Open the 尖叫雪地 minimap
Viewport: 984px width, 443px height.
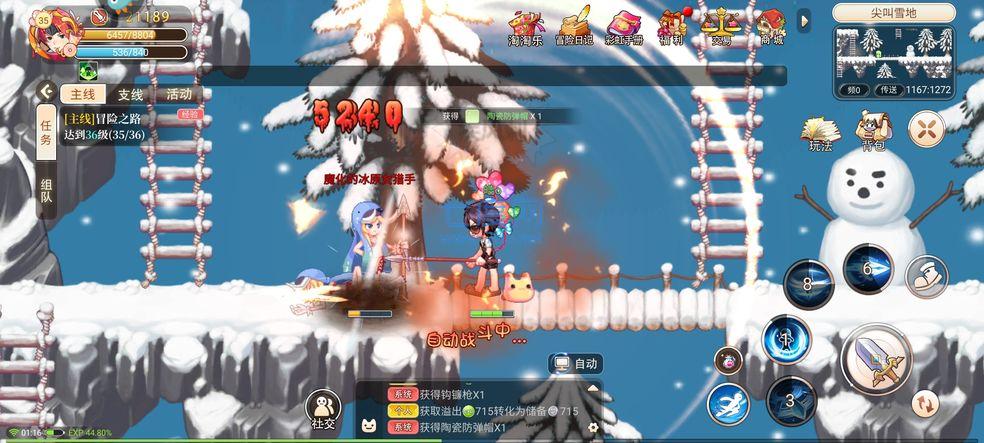coord(894,53)
